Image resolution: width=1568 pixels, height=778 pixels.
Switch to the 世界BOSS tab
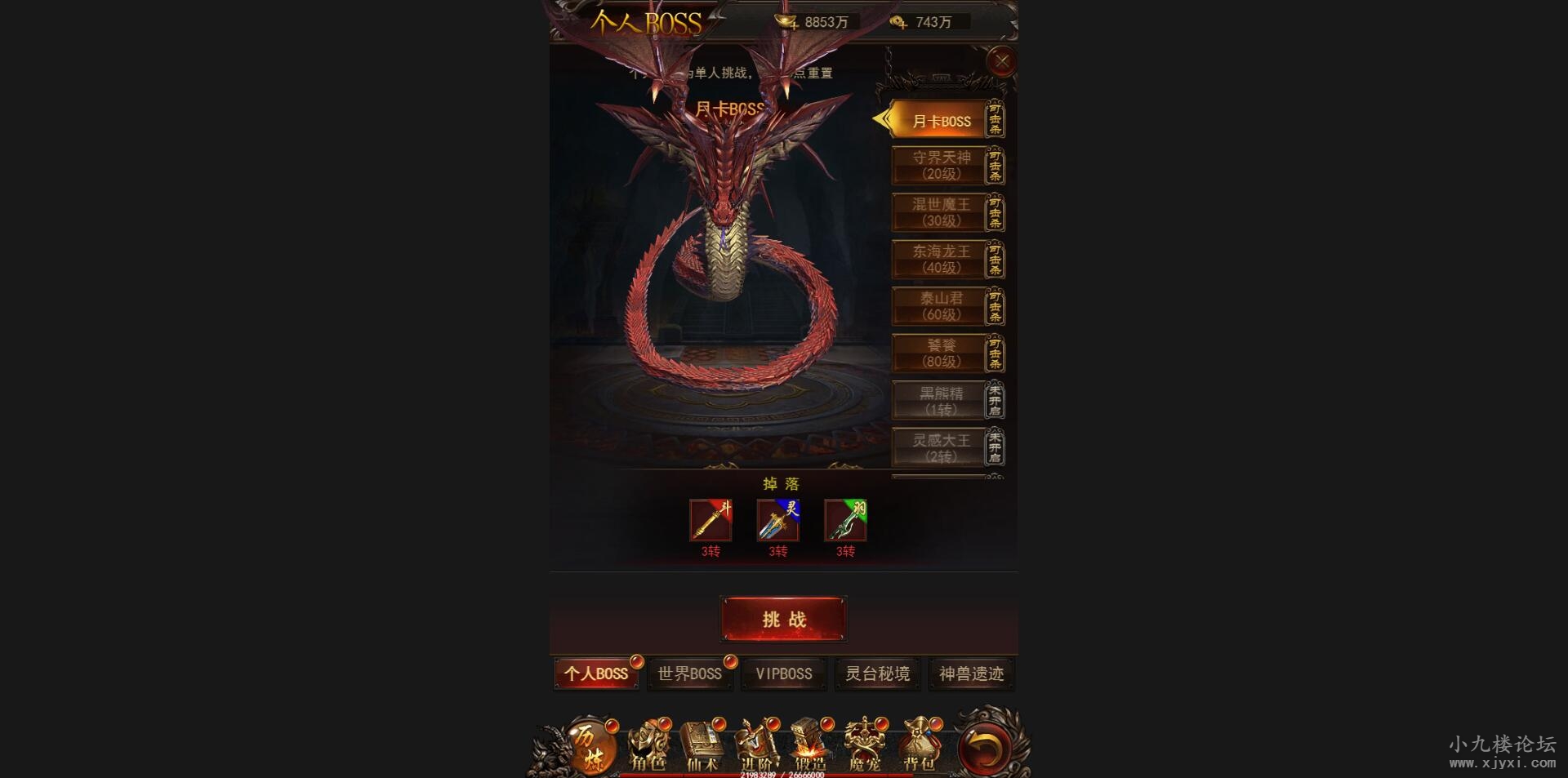pos(689,674)
